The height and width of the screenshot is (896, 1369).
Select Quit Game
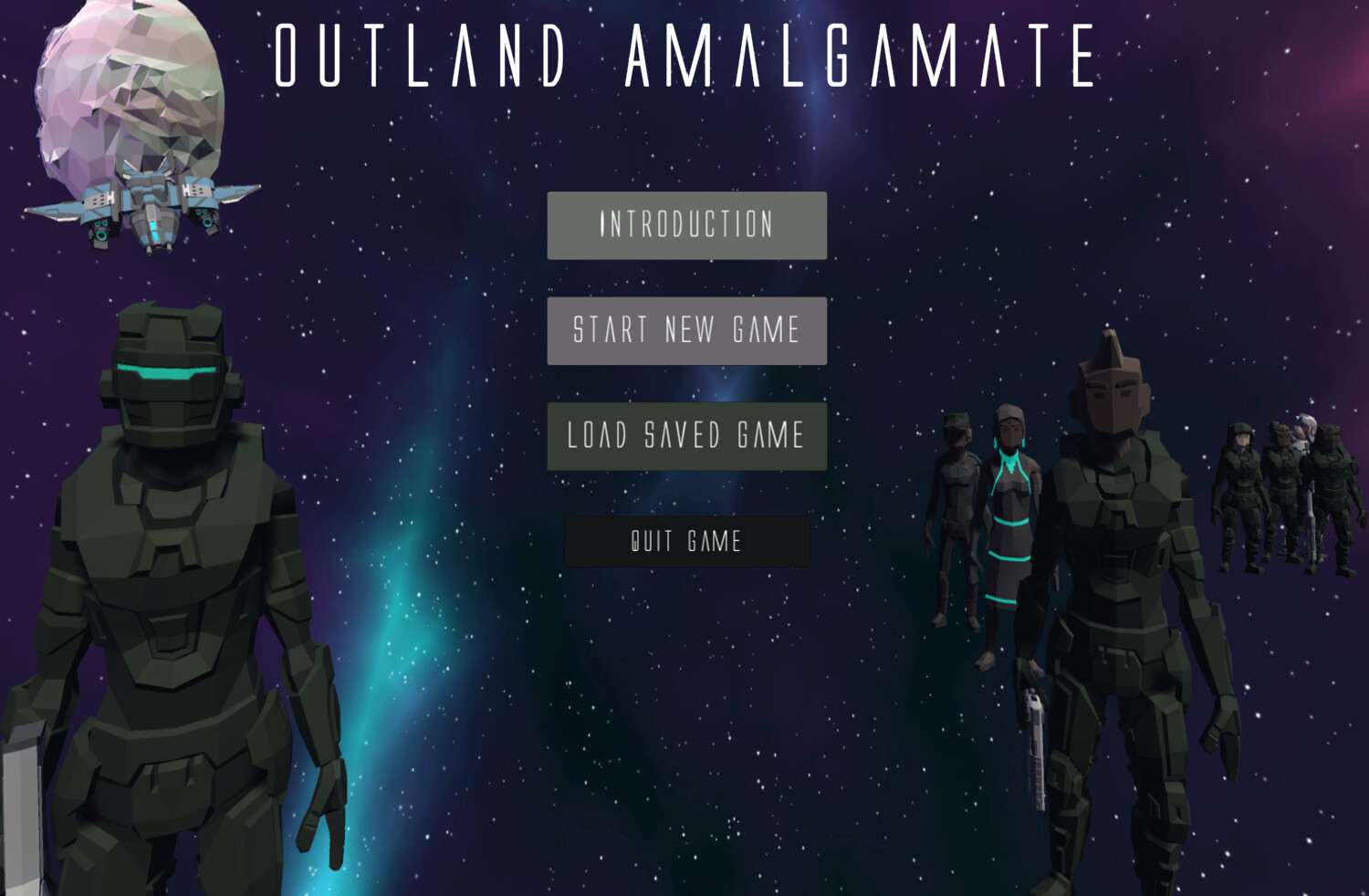[x=686, y=541]
